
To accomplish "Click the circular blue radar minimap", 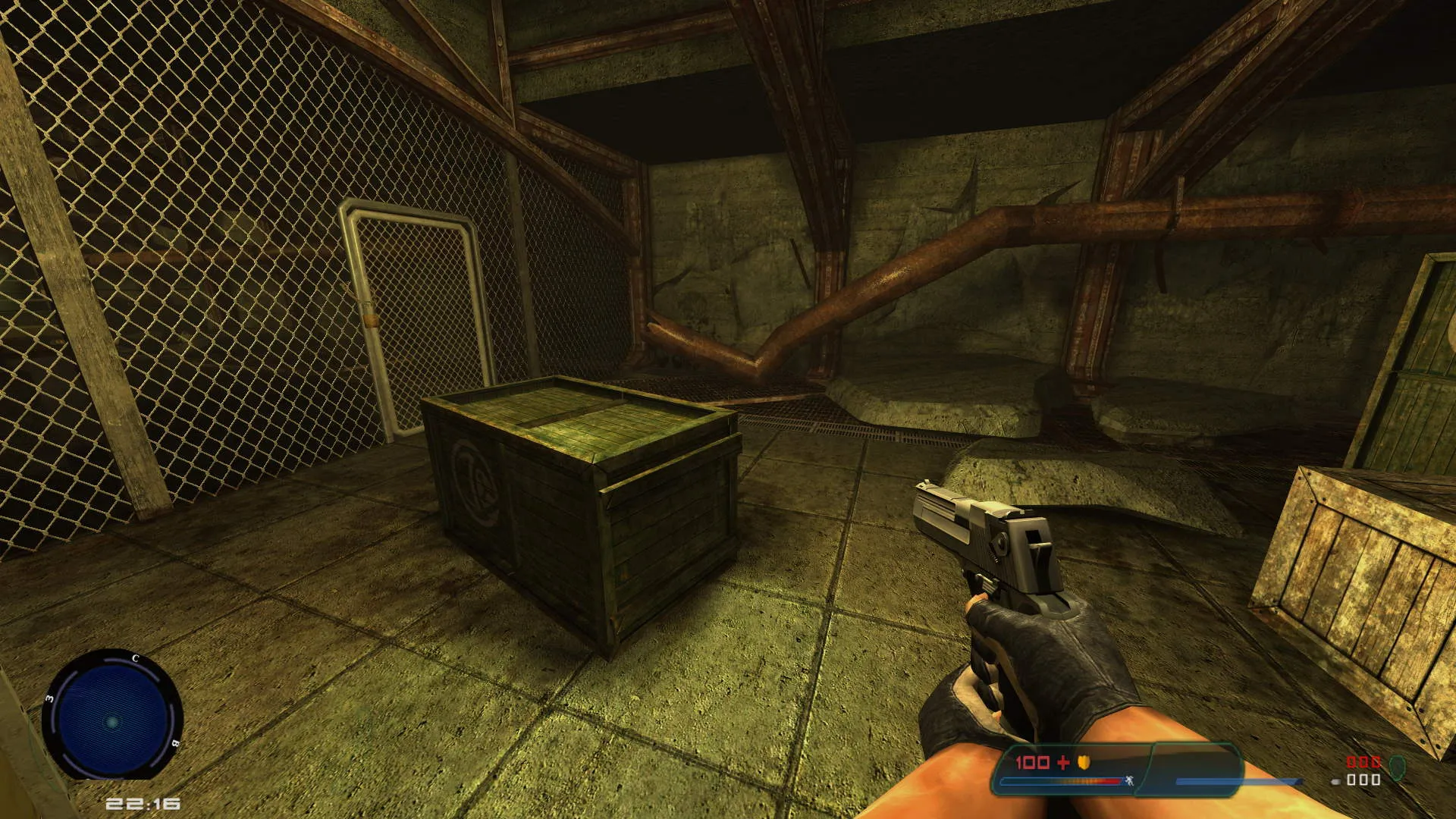I will tap(112, 716).
